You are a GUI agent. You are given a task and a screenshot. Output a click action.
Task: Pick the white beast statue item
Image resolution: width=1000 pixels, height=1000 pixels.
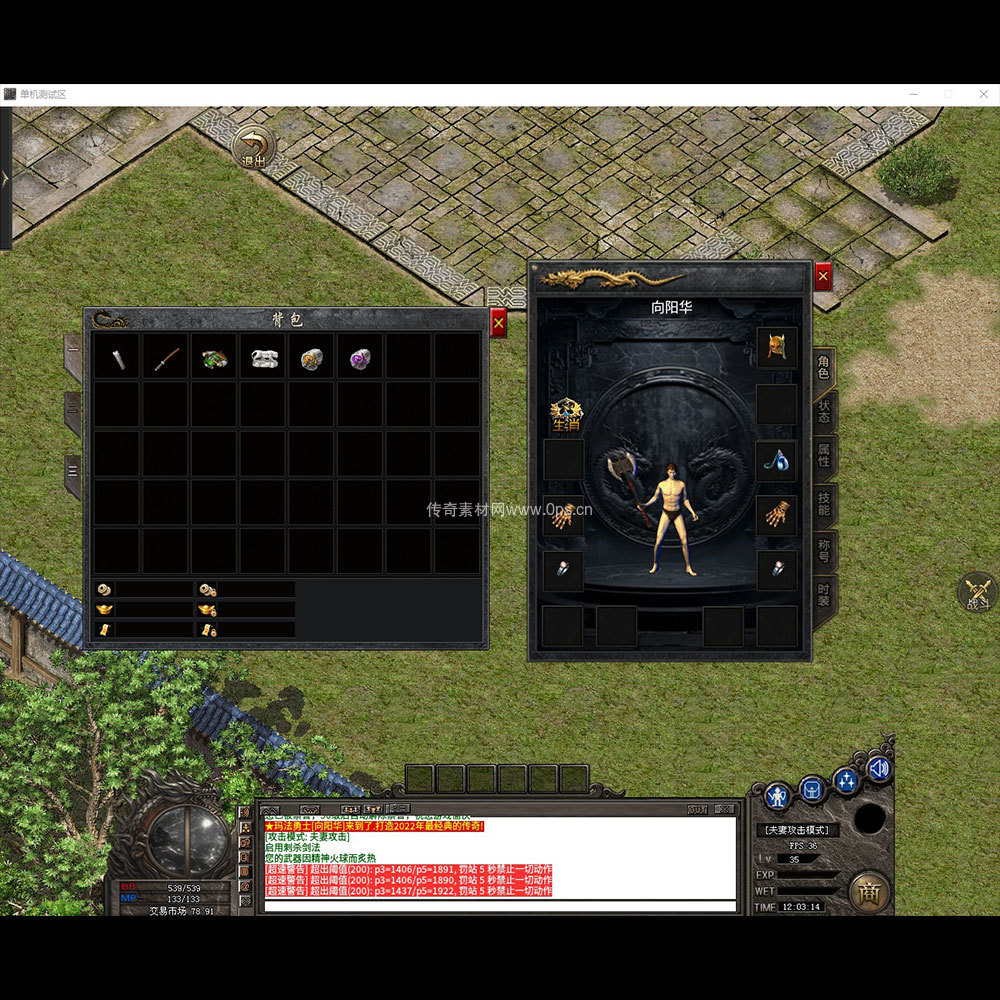[264, 359]
